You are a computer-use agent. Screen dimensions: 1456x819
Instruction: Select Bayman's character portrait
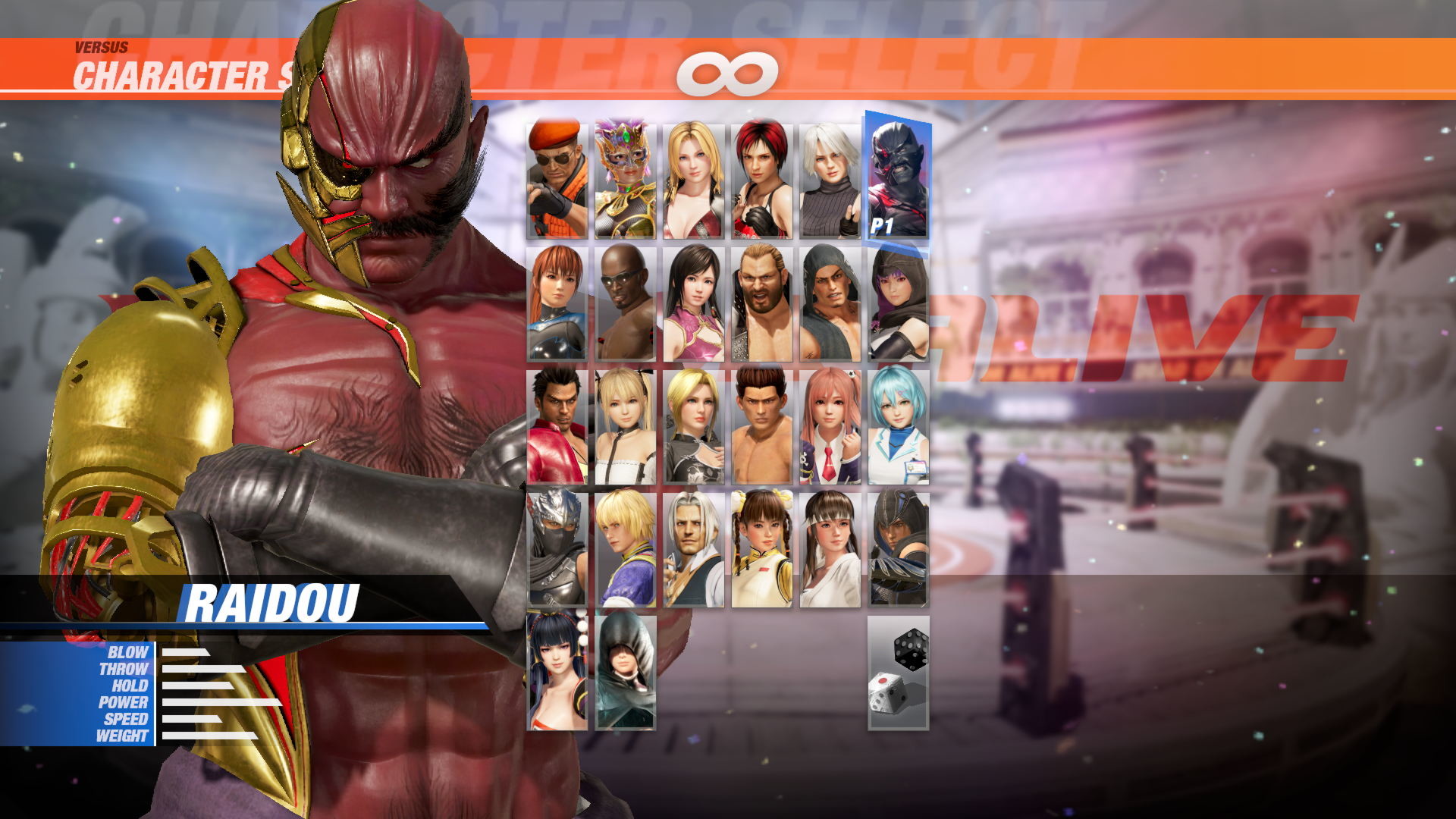coord(557,174)
